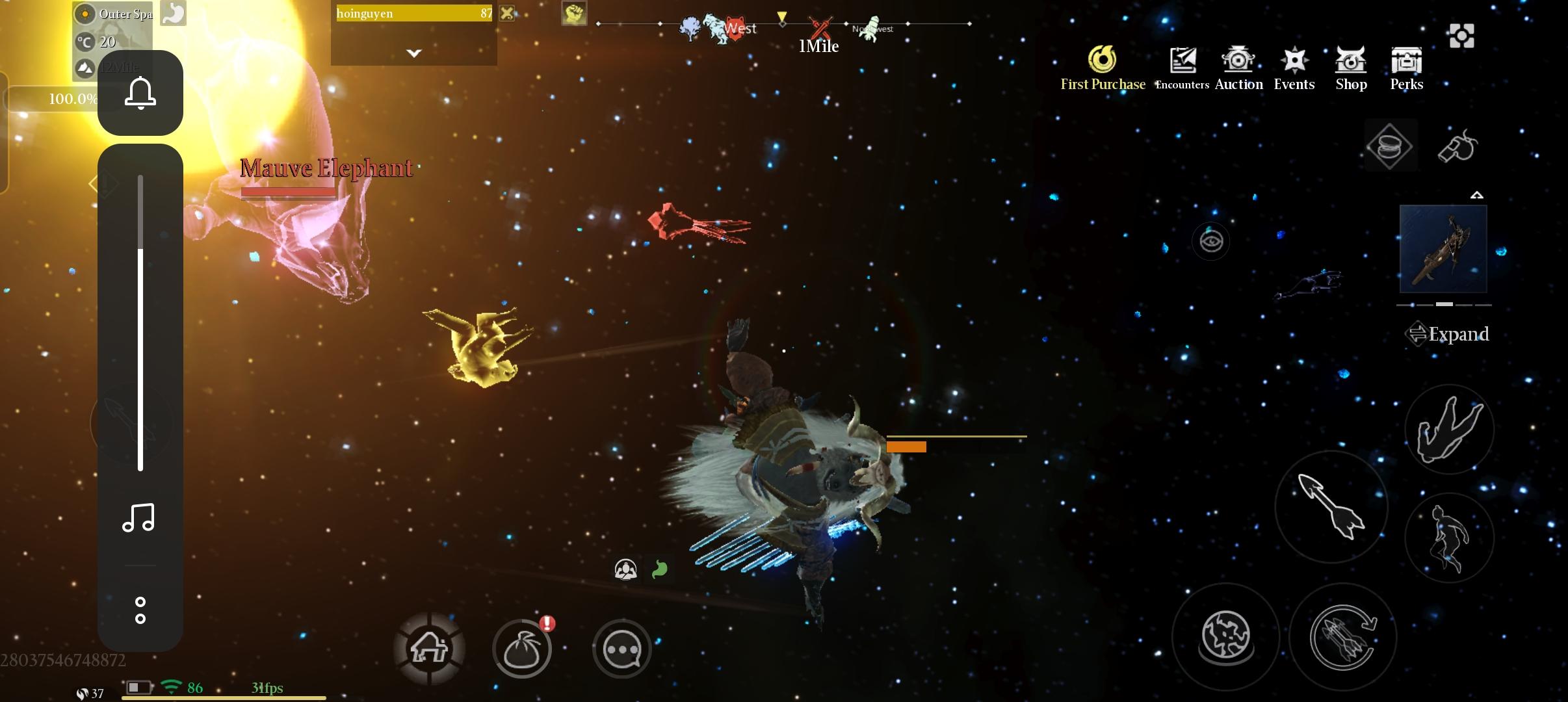Open the home build menu

[429, 649]
